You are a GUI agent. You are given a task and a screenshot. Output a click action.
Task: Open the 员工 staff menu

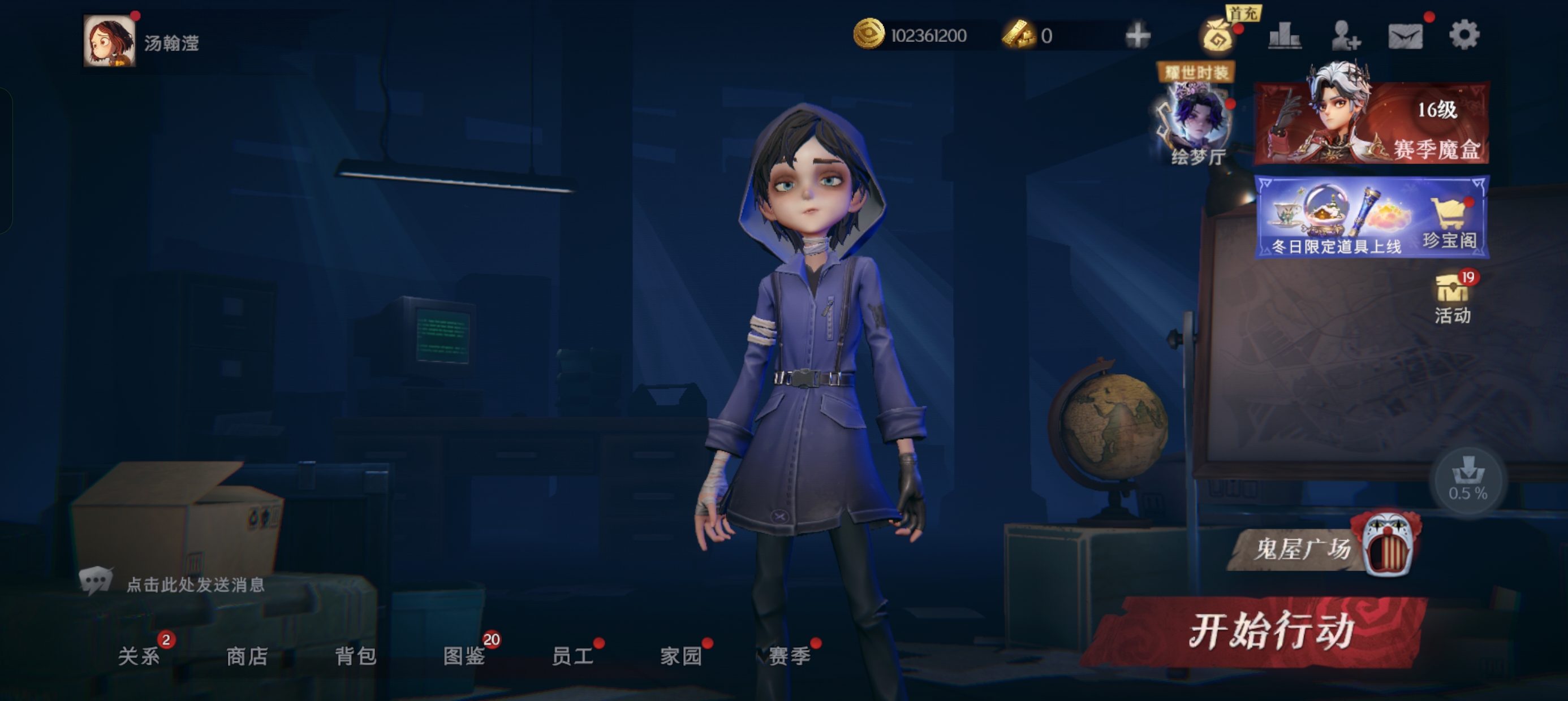[x=572, y=656]
